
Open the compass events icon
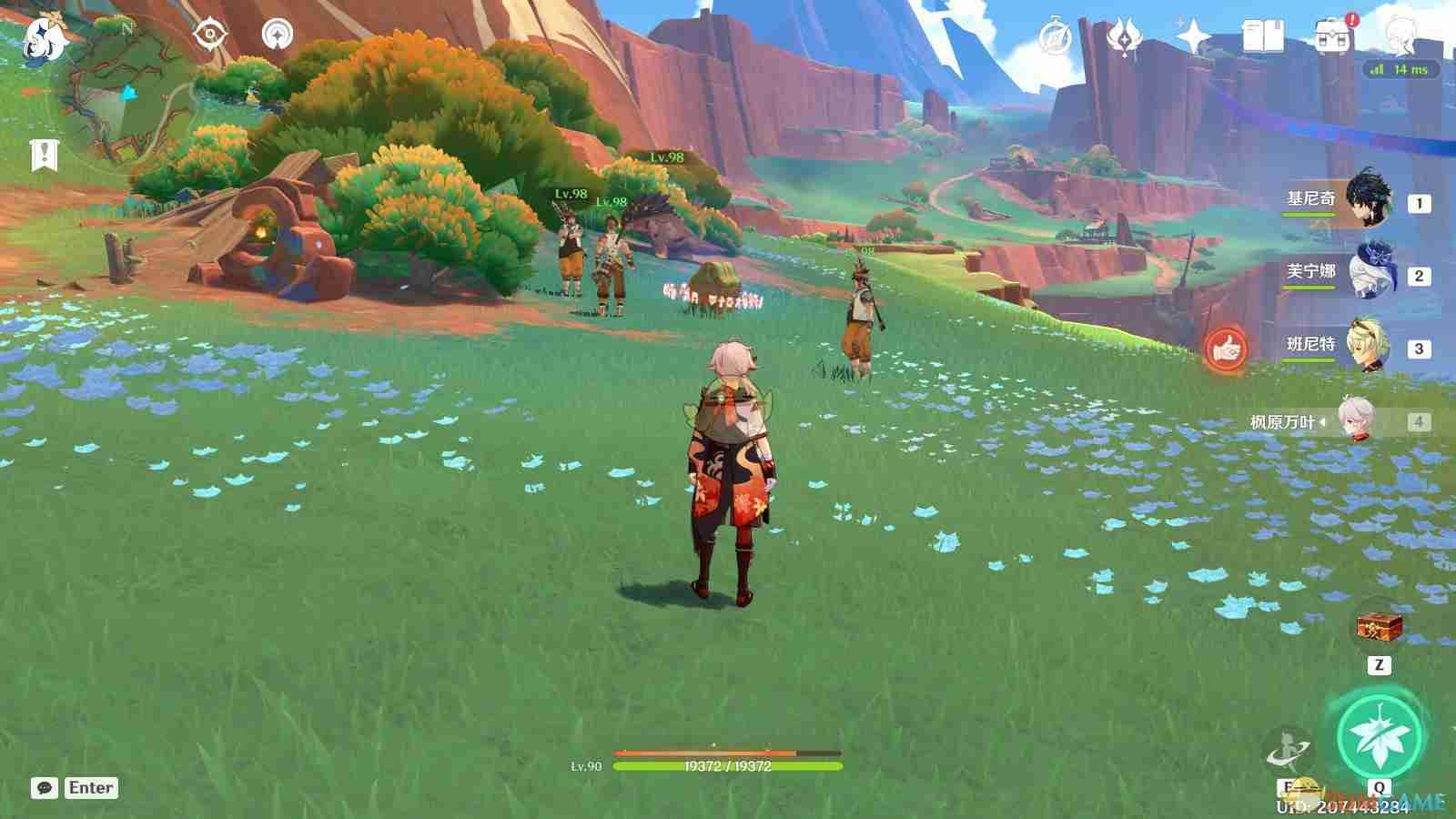[x=1056, y=38]
